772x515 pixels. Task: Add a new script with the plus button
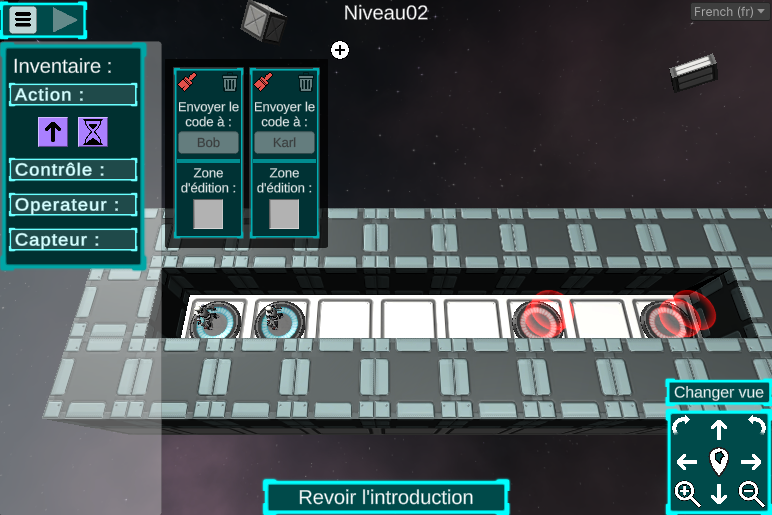340,50
